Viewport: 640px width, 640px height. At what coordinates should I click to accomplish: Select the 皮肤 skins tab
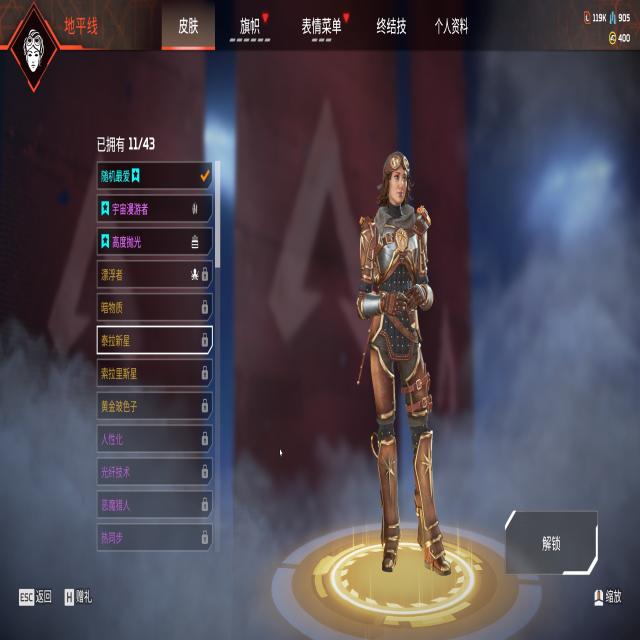188,27
